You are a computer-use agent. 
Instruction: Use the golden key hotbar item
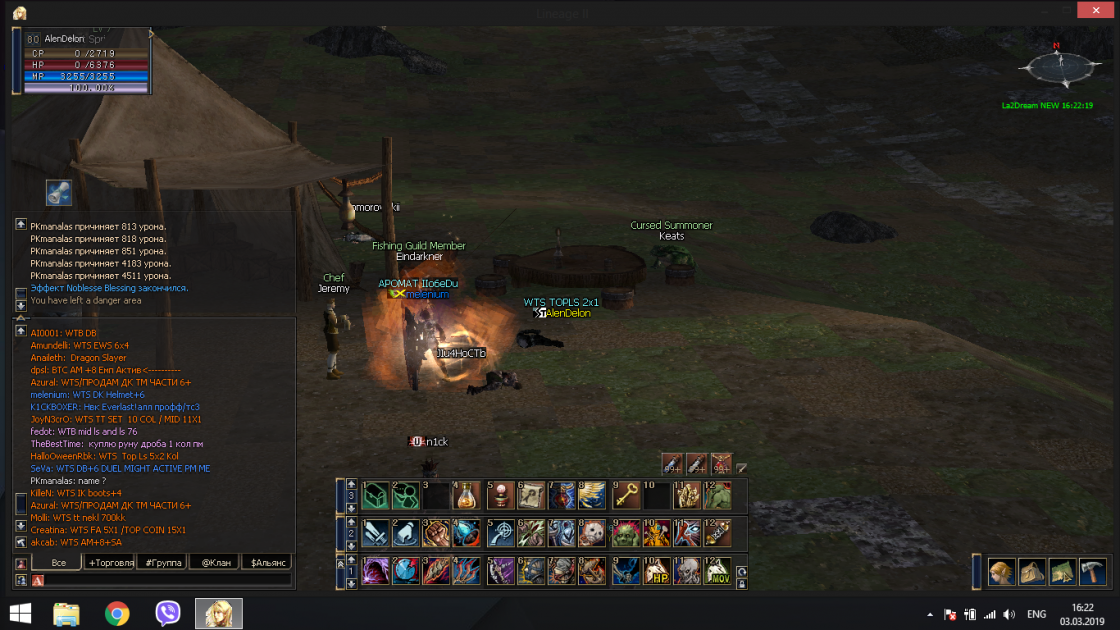626,496
